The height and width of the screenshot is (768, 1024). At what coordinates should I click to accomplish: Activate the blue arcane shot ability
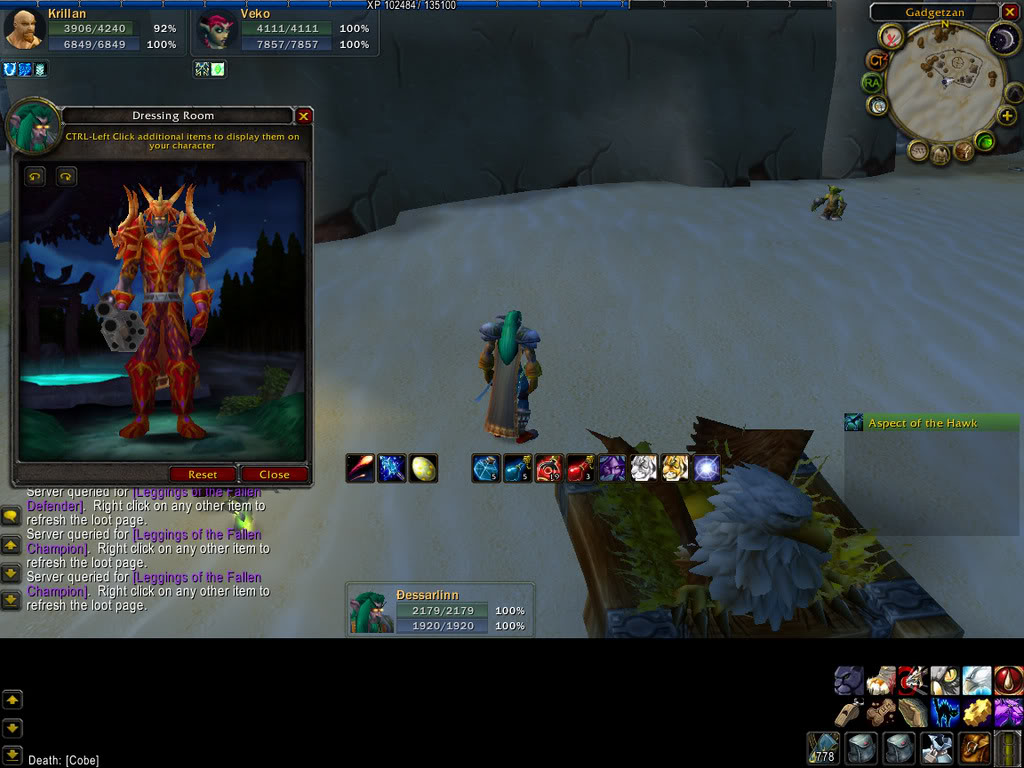391,468
